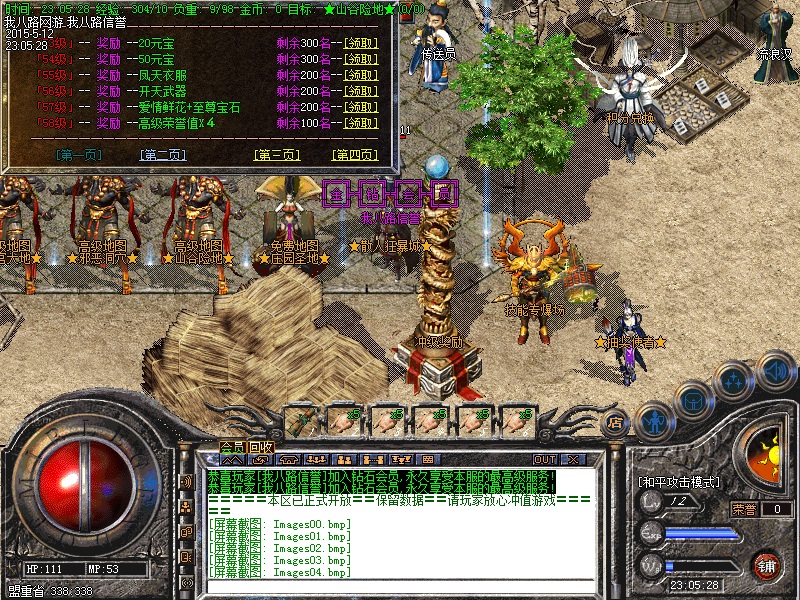
Task: Open the 第四页 reward page
Action: (355, 155)
